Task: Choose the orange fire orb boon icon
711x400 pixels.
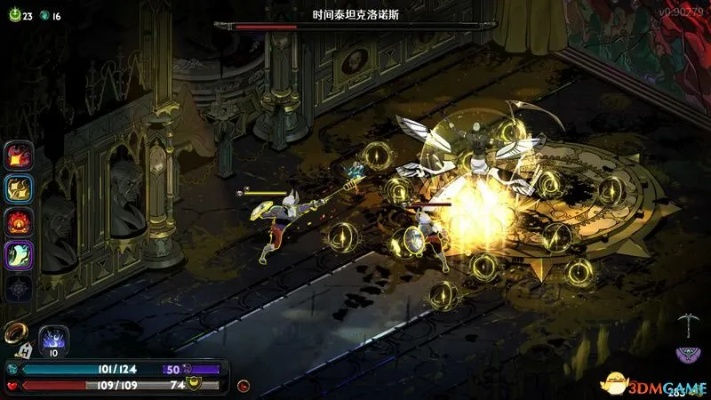Action: tap(19, 221)
